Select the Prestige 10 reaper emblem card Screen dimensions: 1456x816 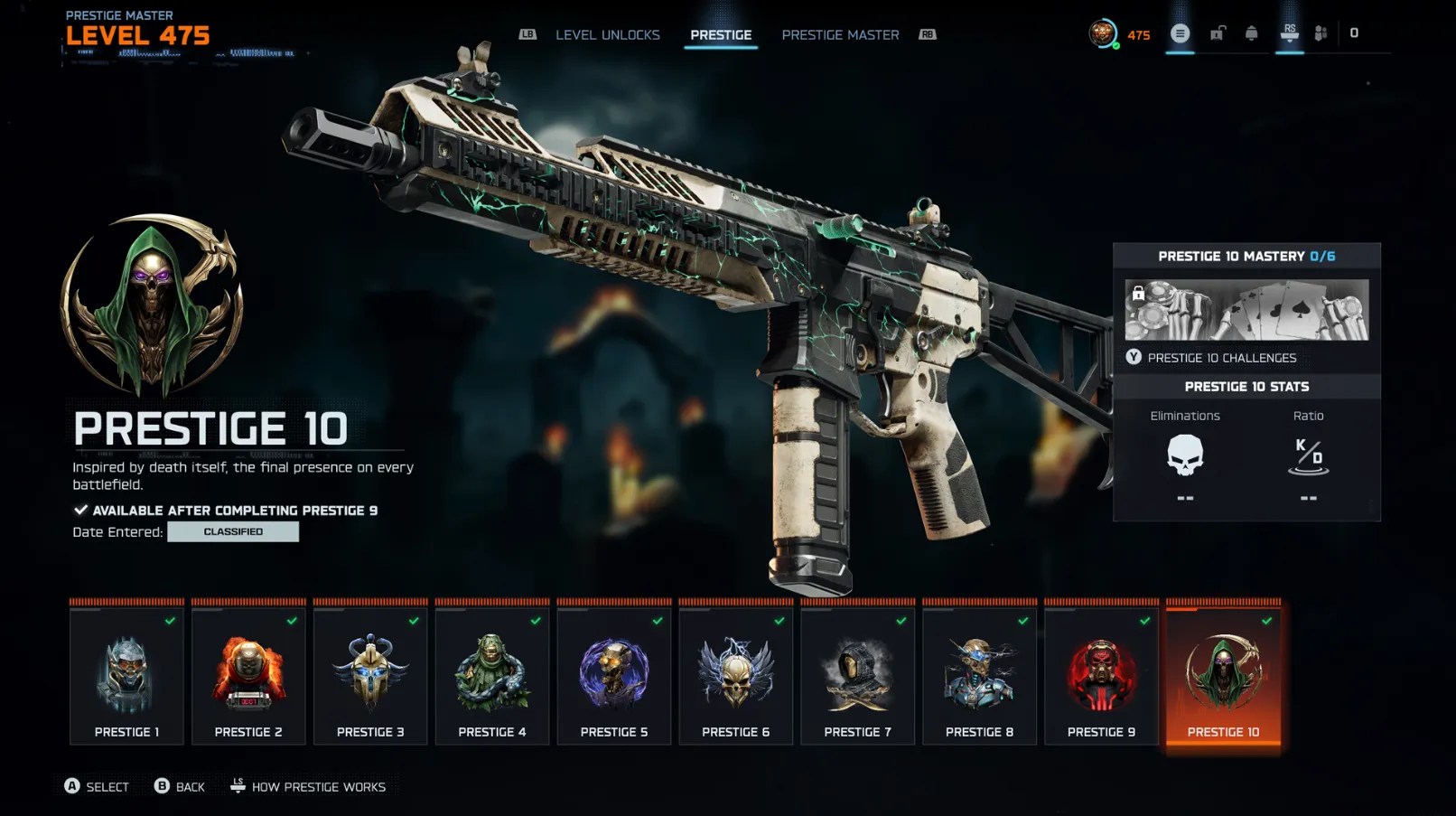click(1223, 673)
